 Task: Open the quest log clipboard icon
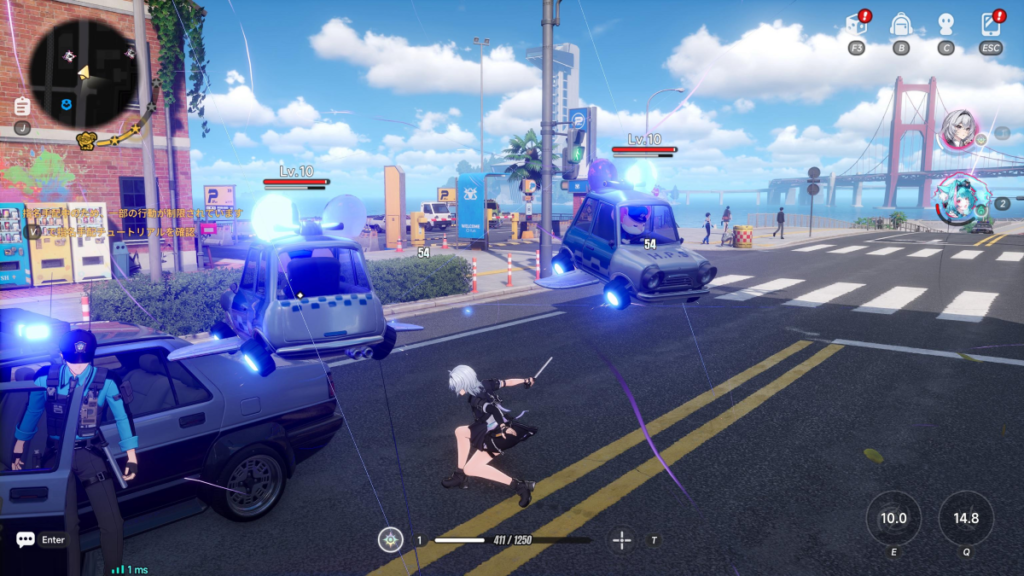[22, 106]
